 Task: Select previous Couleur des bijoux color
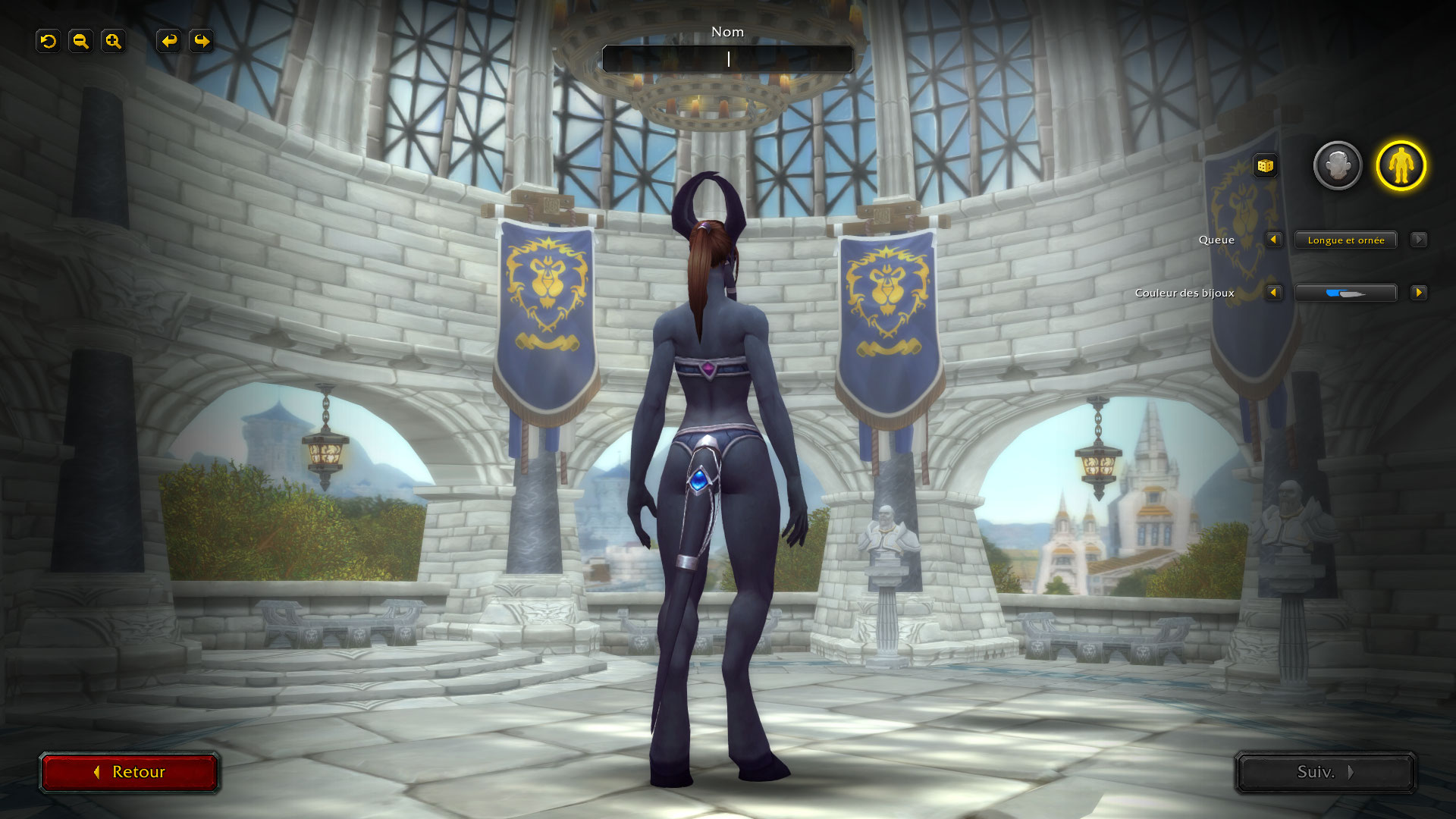tap(1273, 293)
